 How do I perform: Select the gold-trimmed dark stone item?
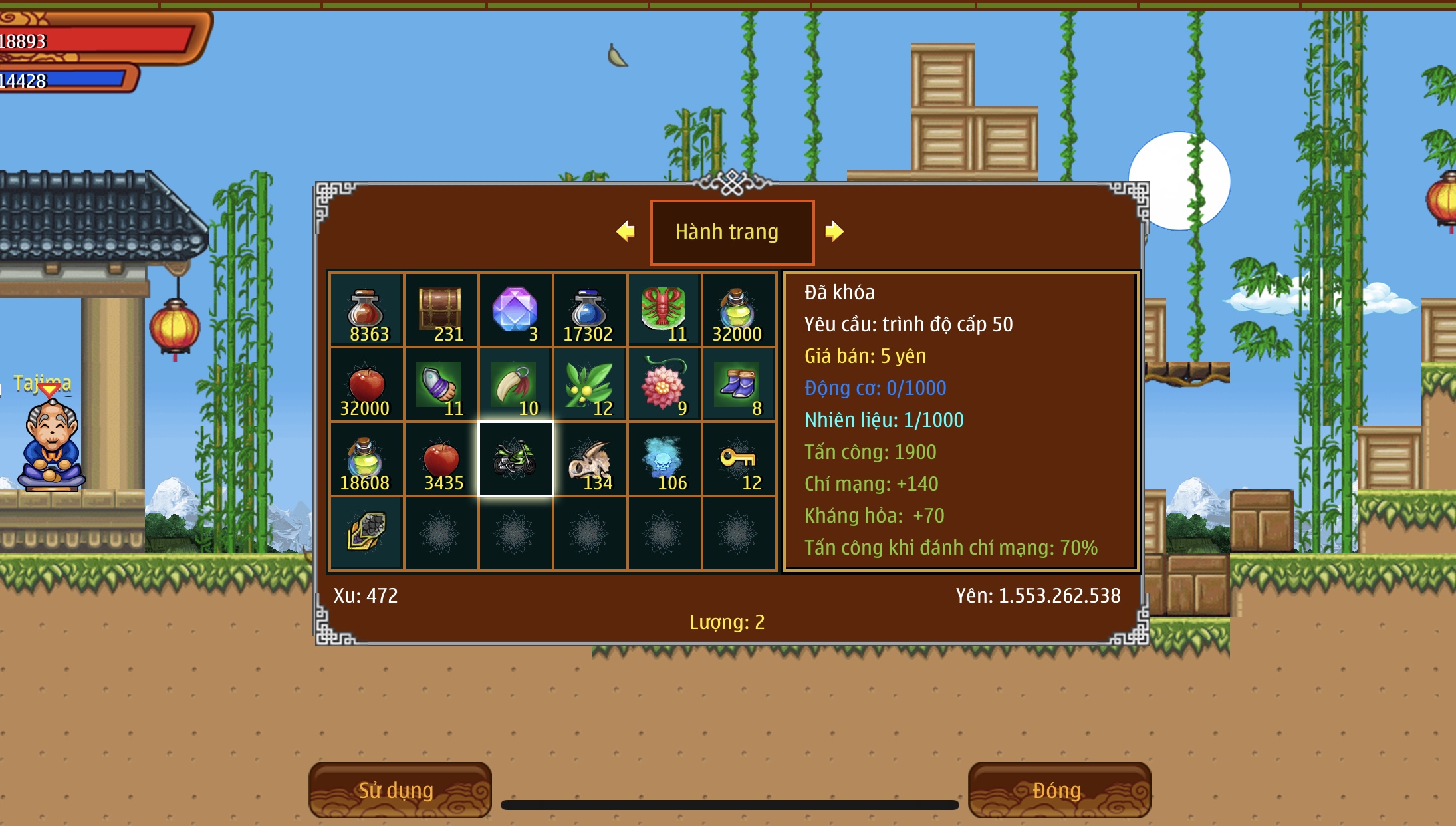pyautogui.click(x=366, y=533)
